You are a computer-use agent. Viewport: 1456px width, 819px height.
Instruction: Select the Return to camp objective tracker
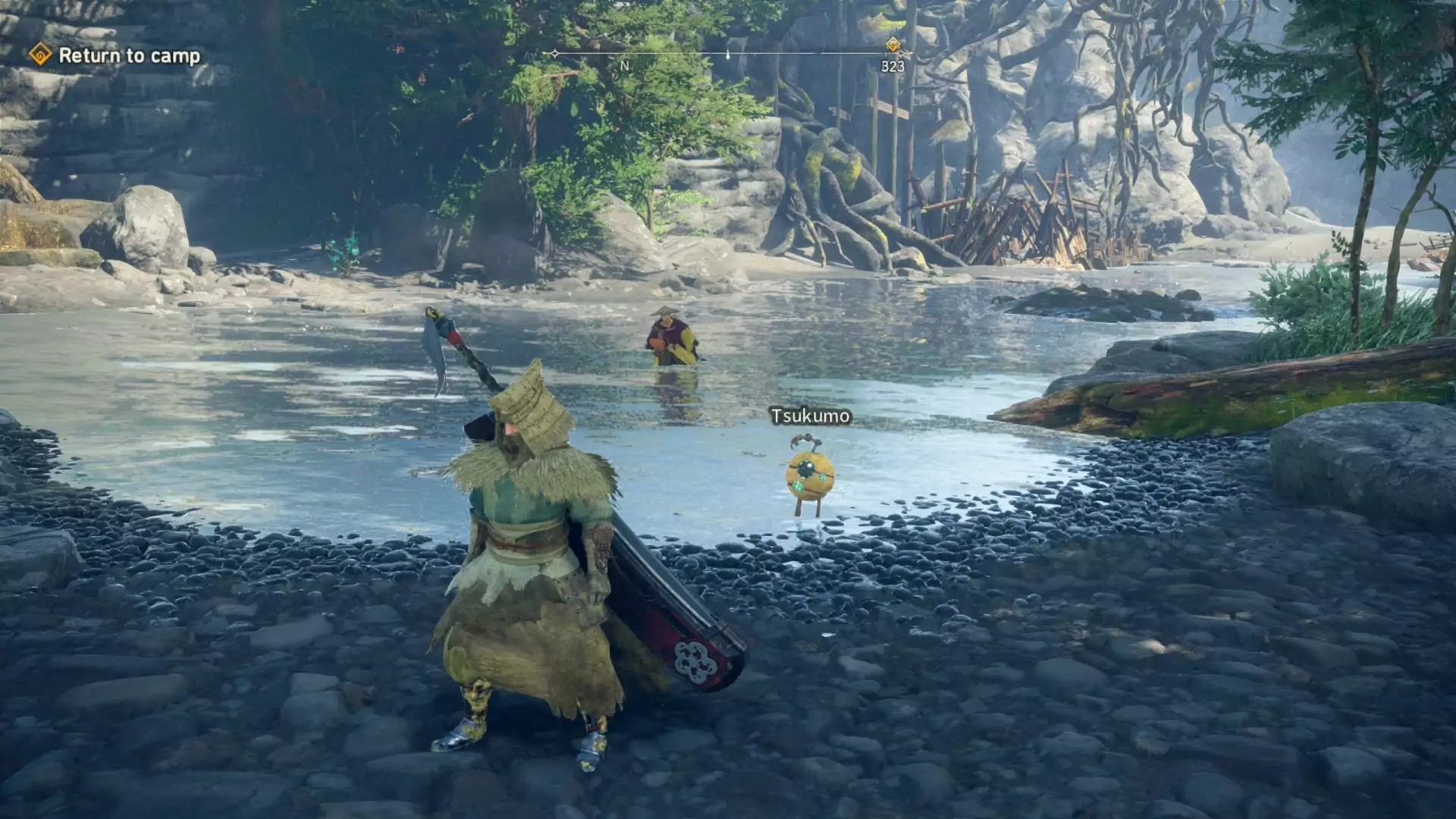pyautogui.click(x=115, y=55)
